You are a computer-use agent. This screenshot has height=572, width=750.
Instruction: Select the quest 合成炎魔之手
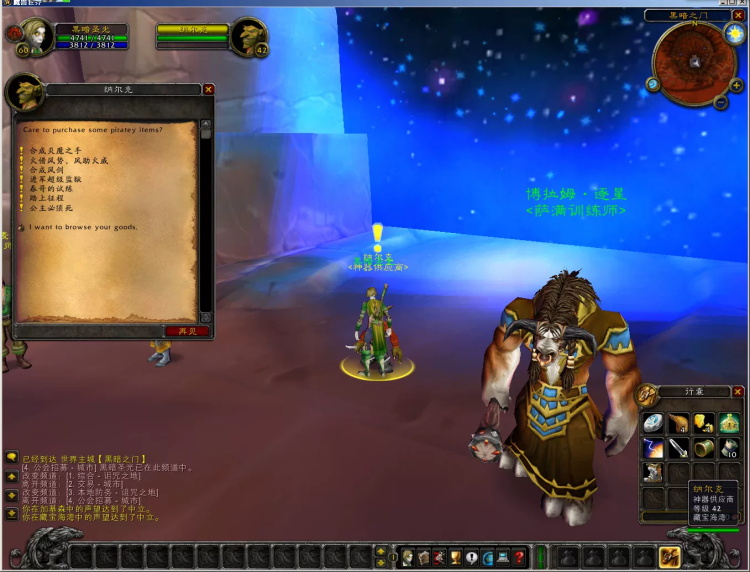[x=57, y=150]
